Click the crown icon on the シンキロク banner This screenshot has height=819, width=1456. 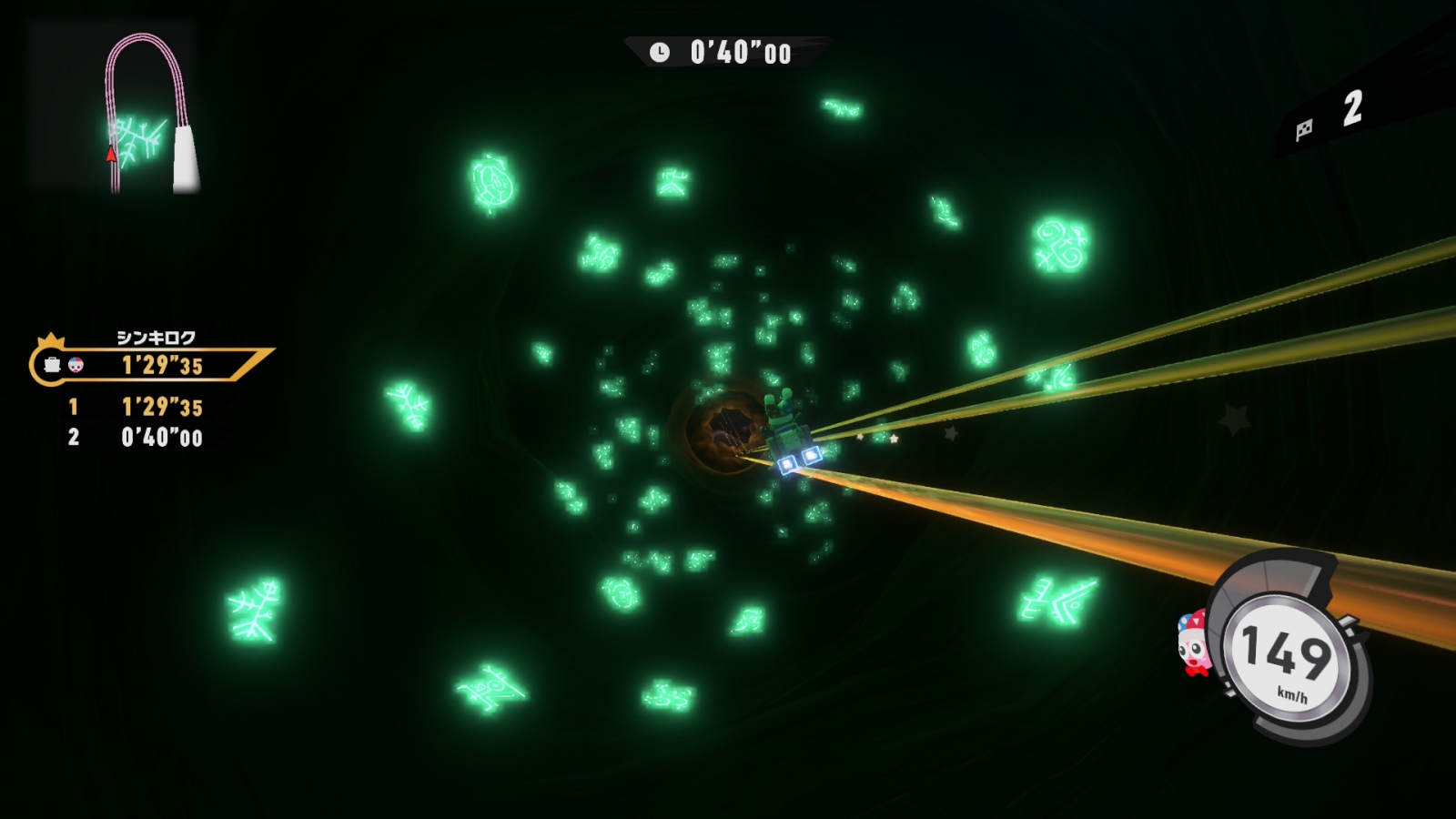(x=51, y=340)
